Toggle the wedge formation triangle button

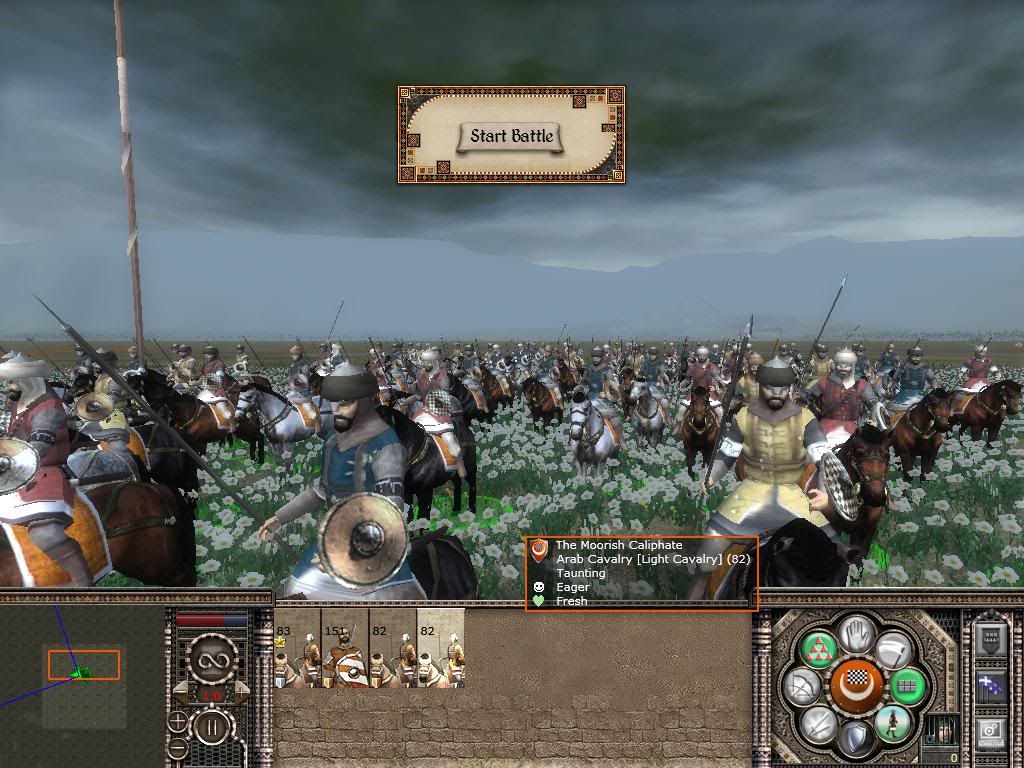821,648
